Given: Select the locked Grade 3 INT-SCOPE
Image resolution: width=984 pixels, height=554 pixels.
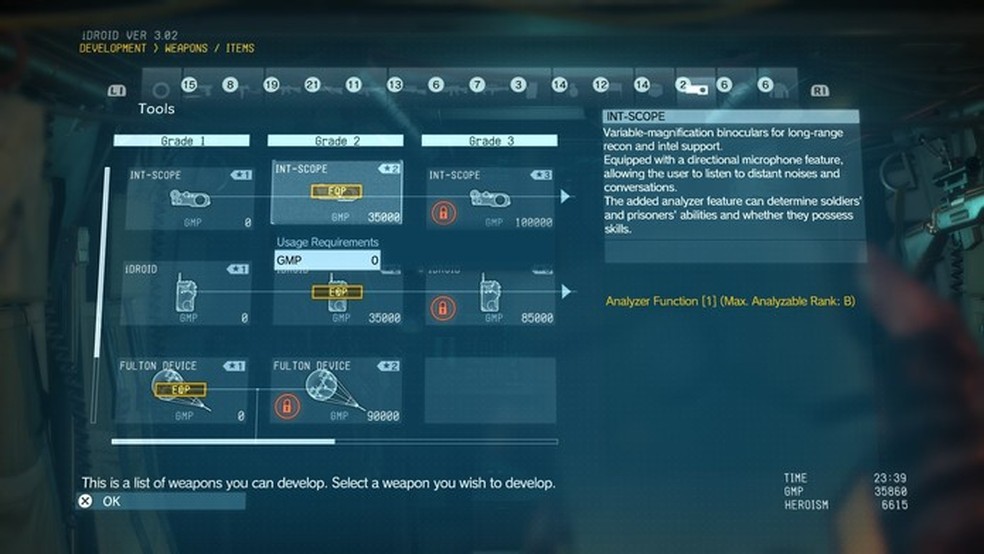Looking at the screenshot, I should [x=489, y=197].
